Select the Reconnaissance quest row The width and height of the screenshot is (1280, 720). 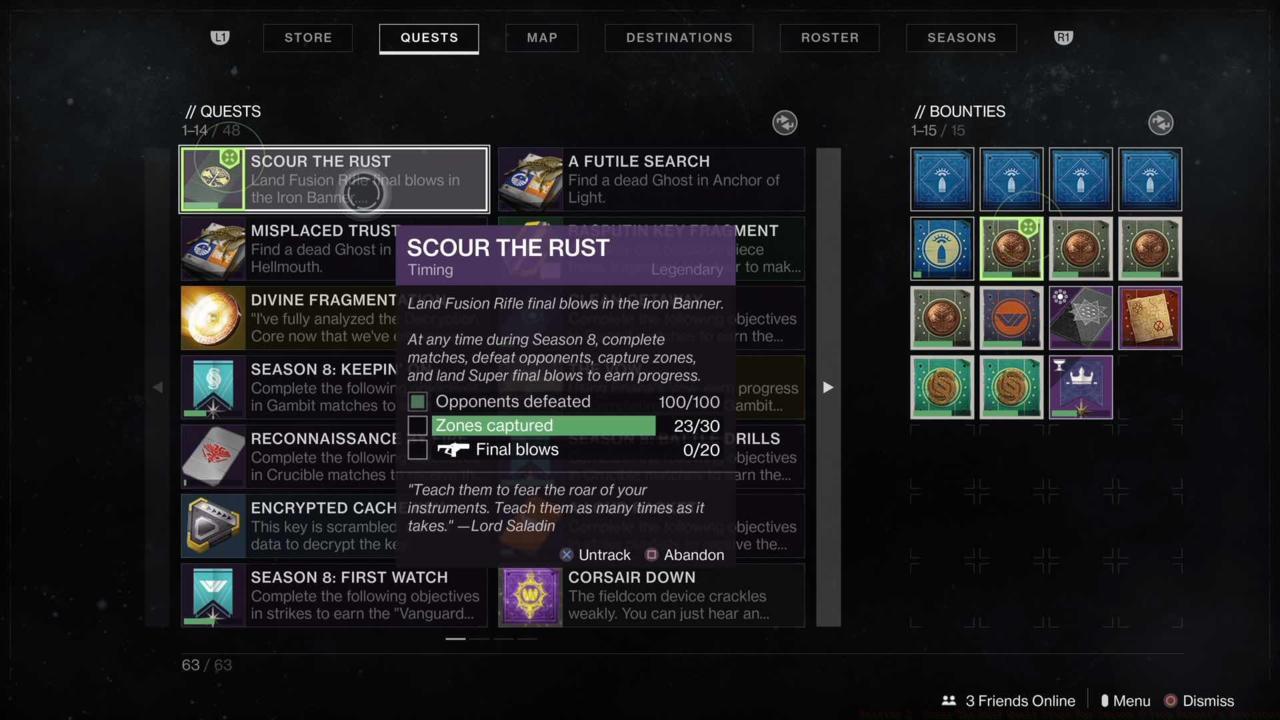pyautogui.click(x=288, y=456)
